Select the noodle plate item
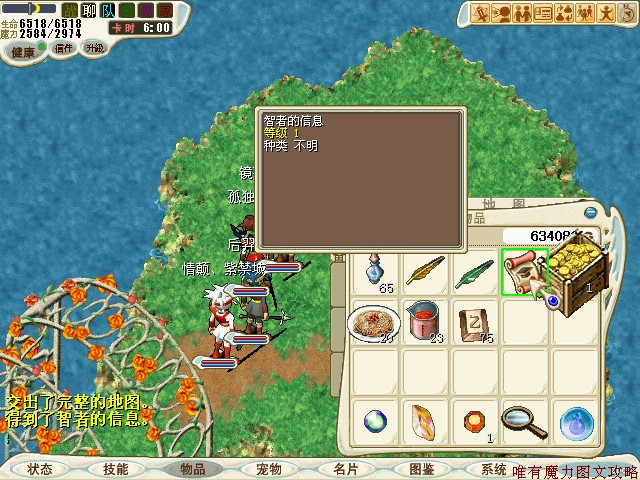640x480 pixels. pos(375,322)
